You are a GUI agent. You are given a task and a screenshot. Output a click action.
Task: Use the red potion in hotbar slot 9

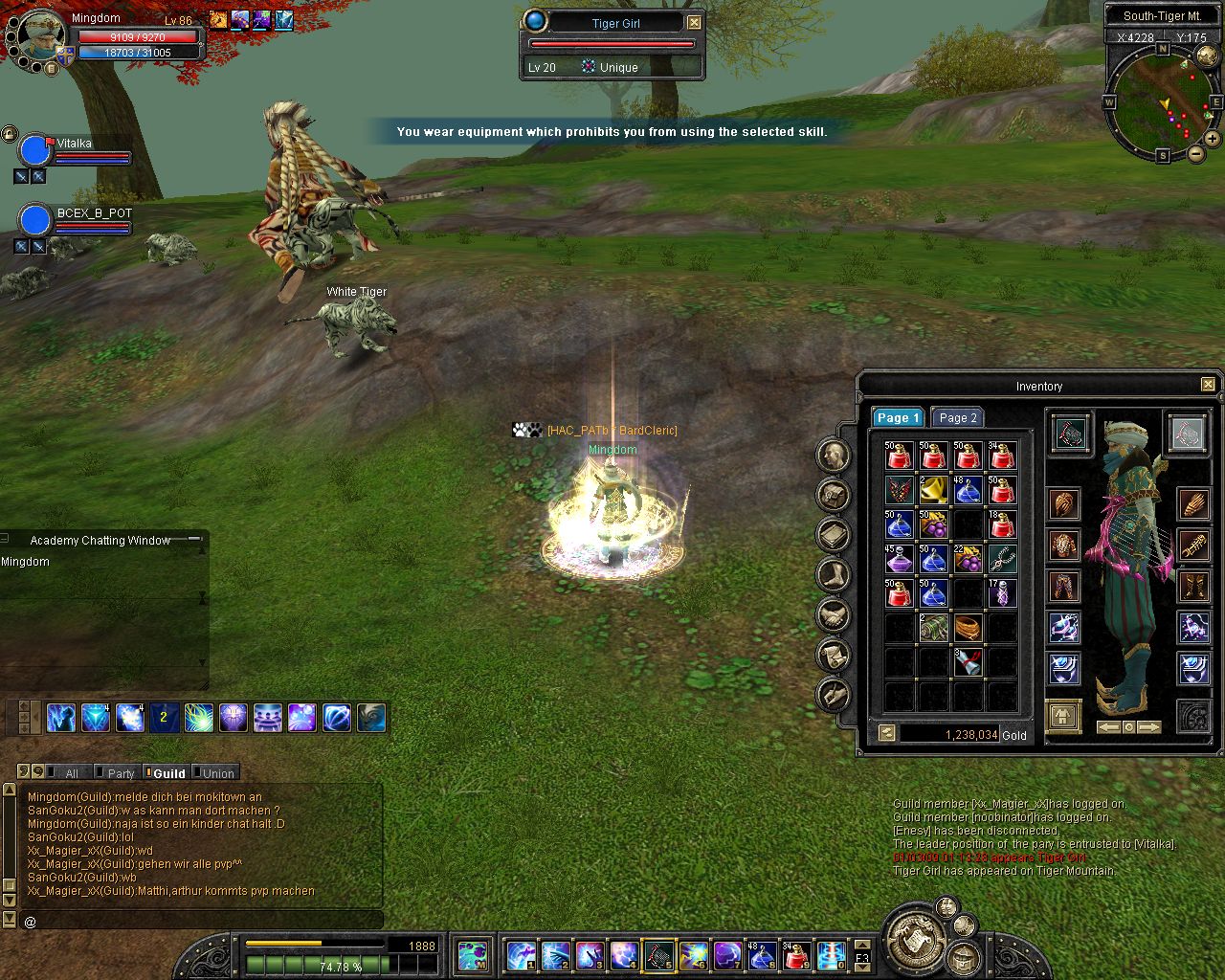click(796, 955)
